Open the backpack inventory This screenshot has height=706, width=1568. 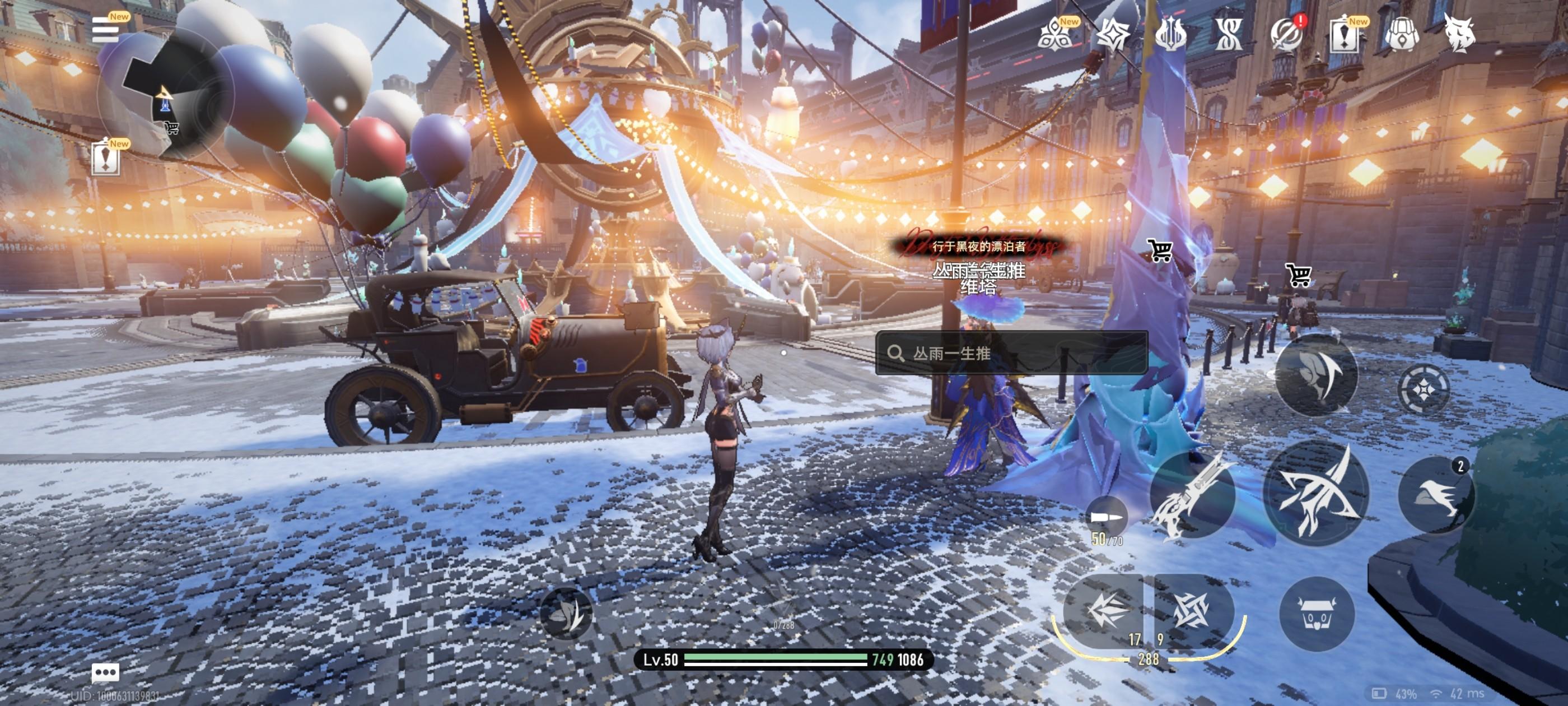[x=1402, y=34]
